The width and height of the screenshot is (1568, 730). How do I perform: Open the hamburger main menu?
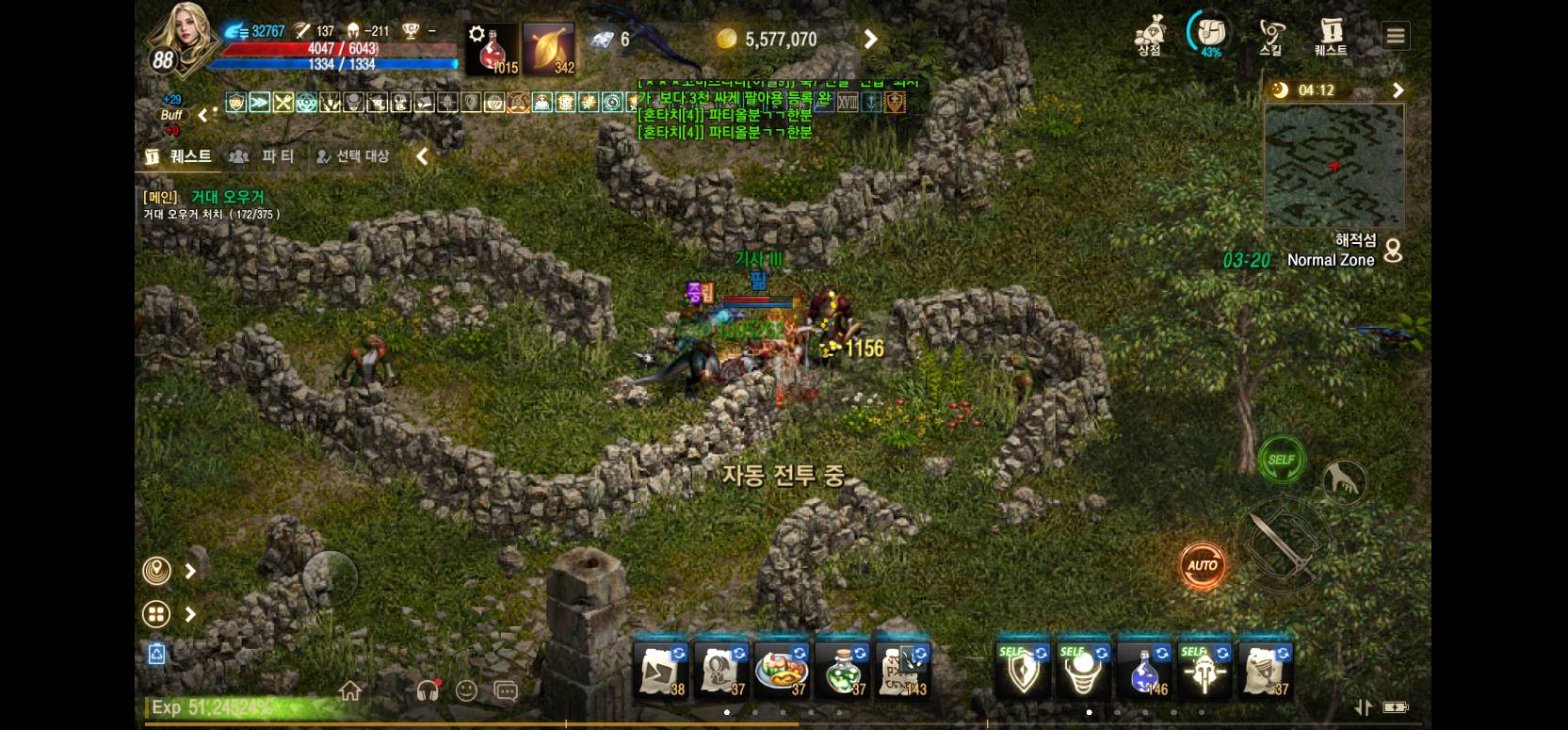click(1396, 37)
